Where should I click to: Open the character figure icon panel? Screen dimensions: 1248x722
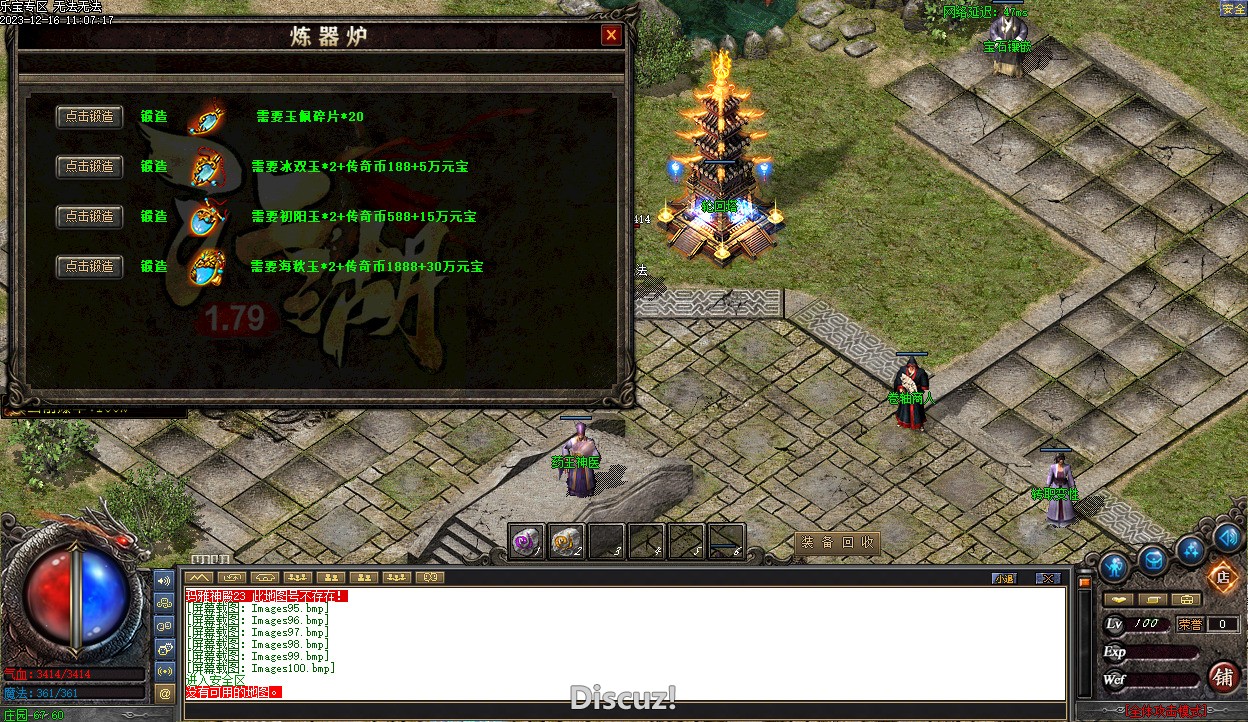point(1114,568)
